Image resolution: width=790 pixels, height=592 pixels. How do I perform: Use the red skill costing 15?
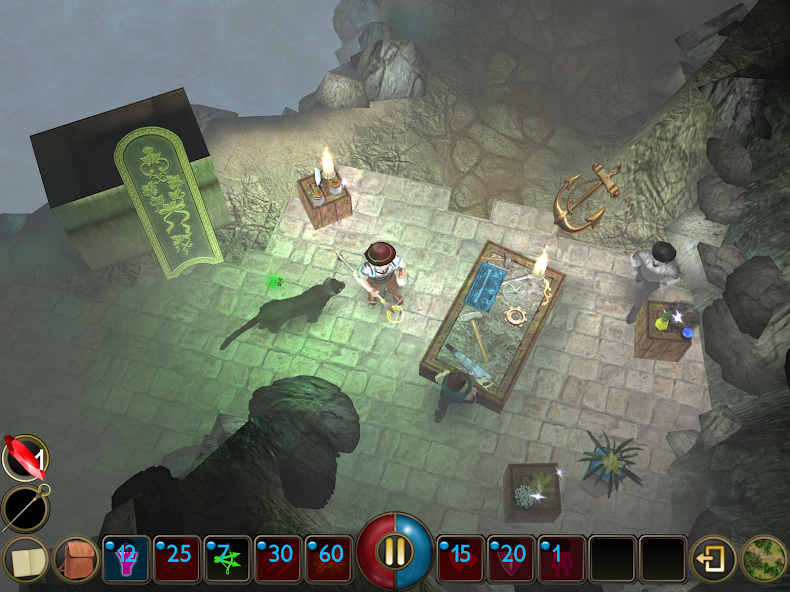click(x=461, y=559)
